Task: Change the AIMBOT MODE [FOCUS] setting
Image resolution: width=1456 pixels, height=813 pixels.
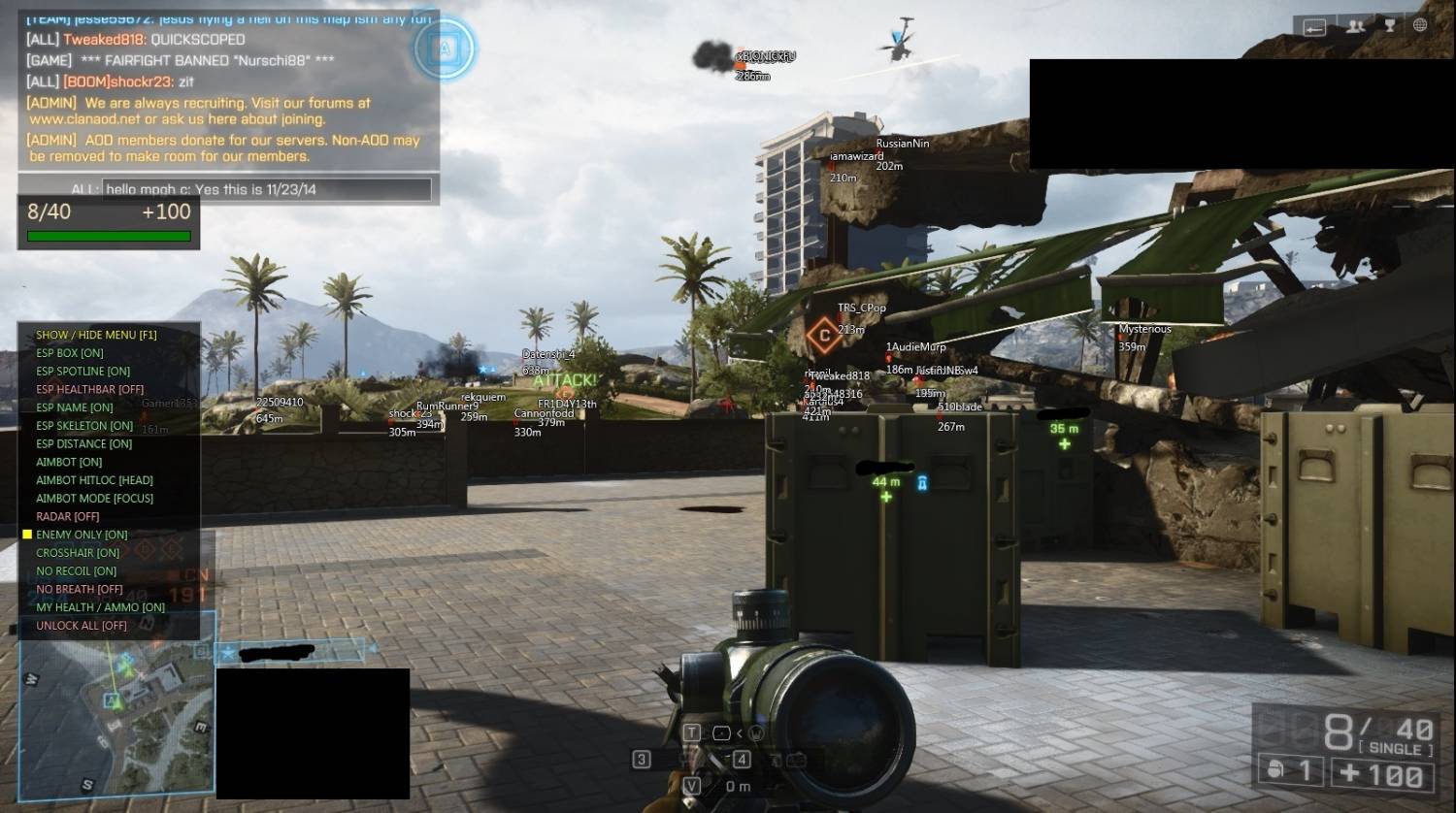Action: coord(94,499)
